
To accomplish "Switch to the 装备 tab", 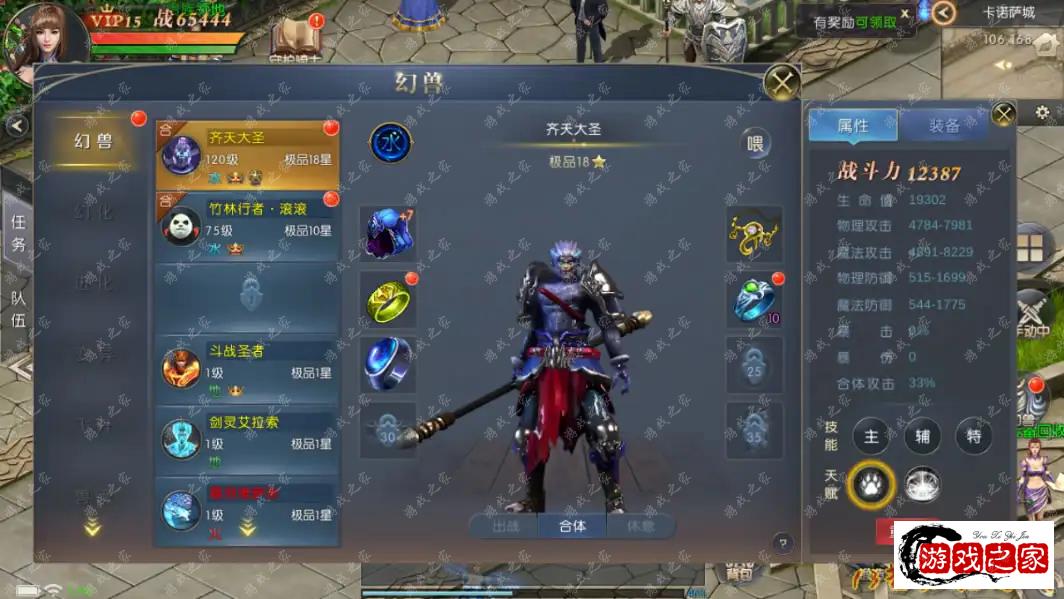I will (944, 126).
